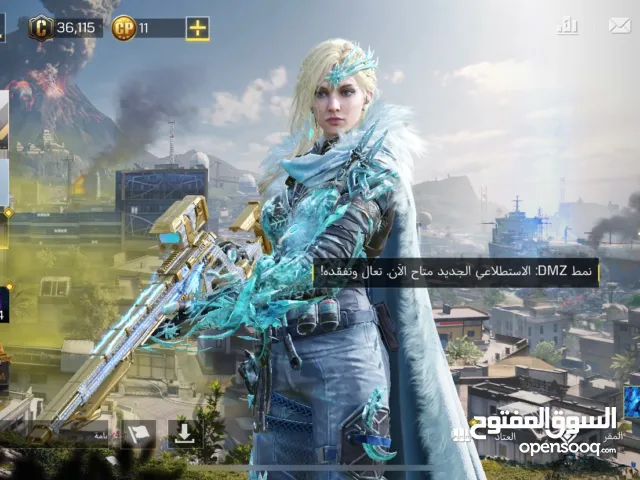Tap the yellow plus to buy CP

pyautogui.click(x=198, y=28)
